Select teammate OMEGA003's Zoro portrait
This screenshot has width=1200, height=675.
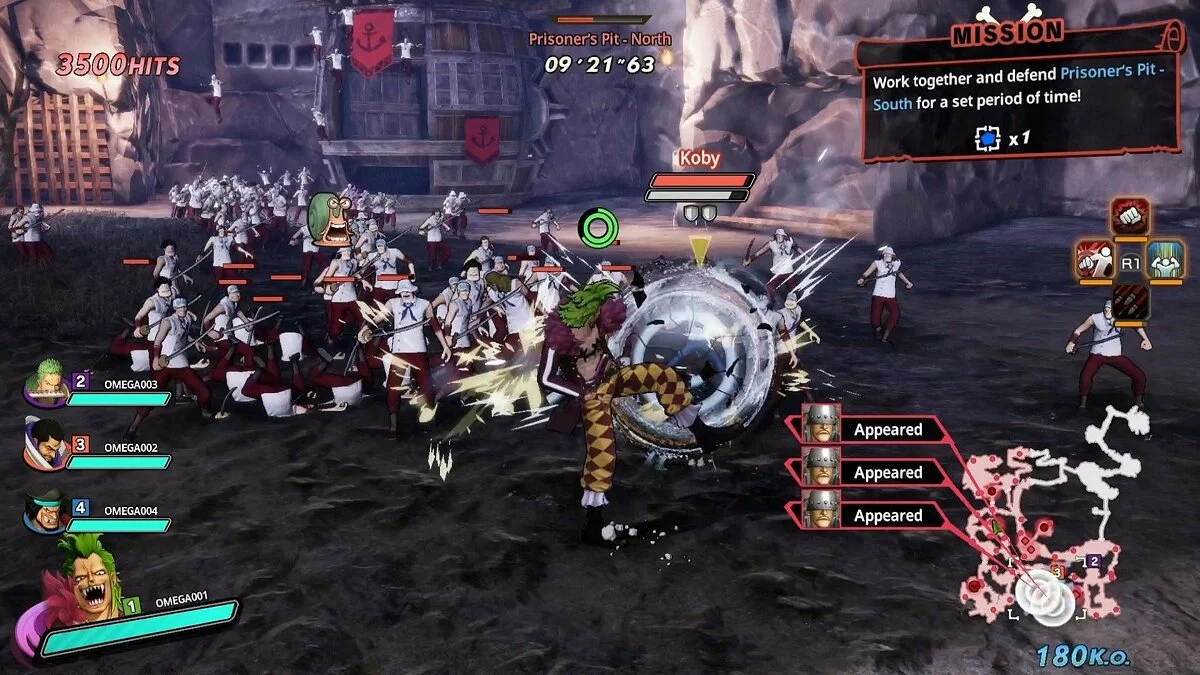[x=47, y=383]
